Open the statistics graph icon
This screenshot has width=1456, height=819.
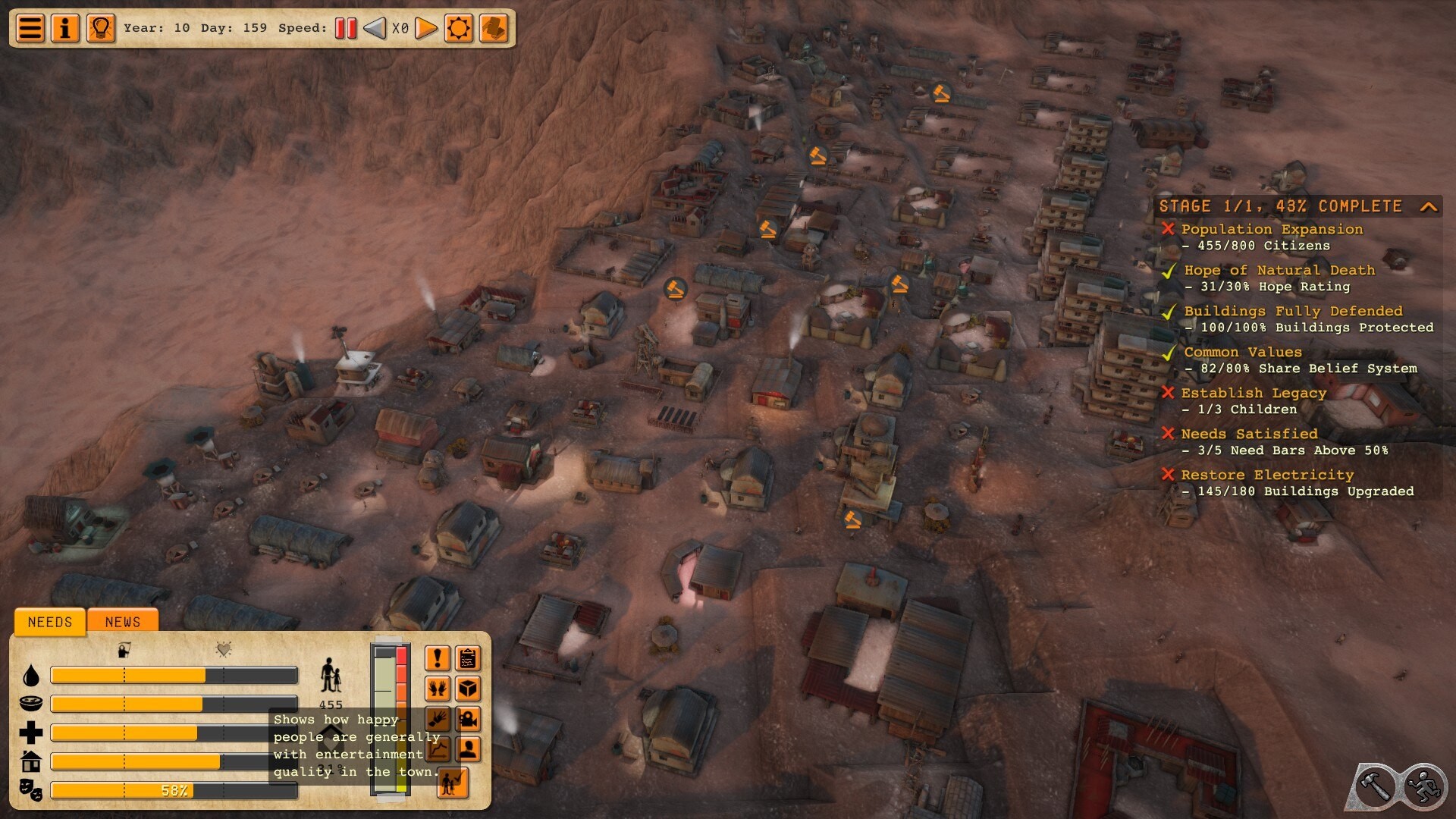click(437, 749)
